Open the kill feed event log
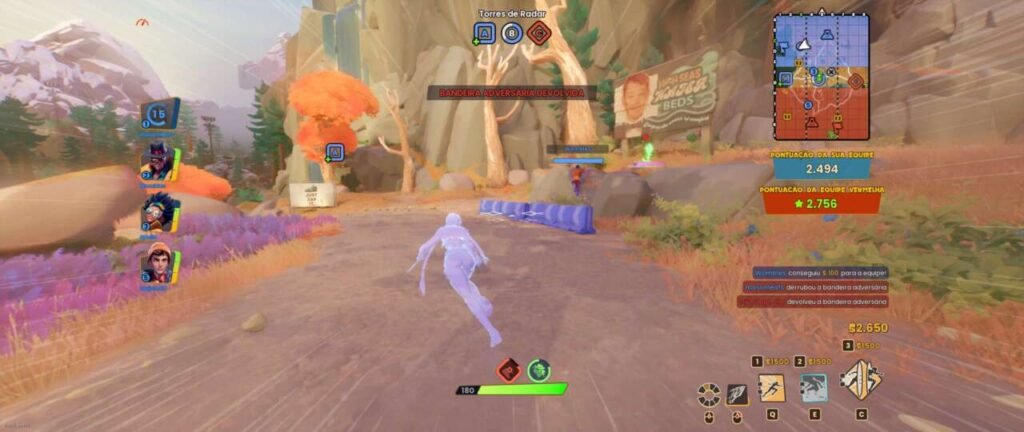The height and width of the screenshot is (432, 1024). 815,287
